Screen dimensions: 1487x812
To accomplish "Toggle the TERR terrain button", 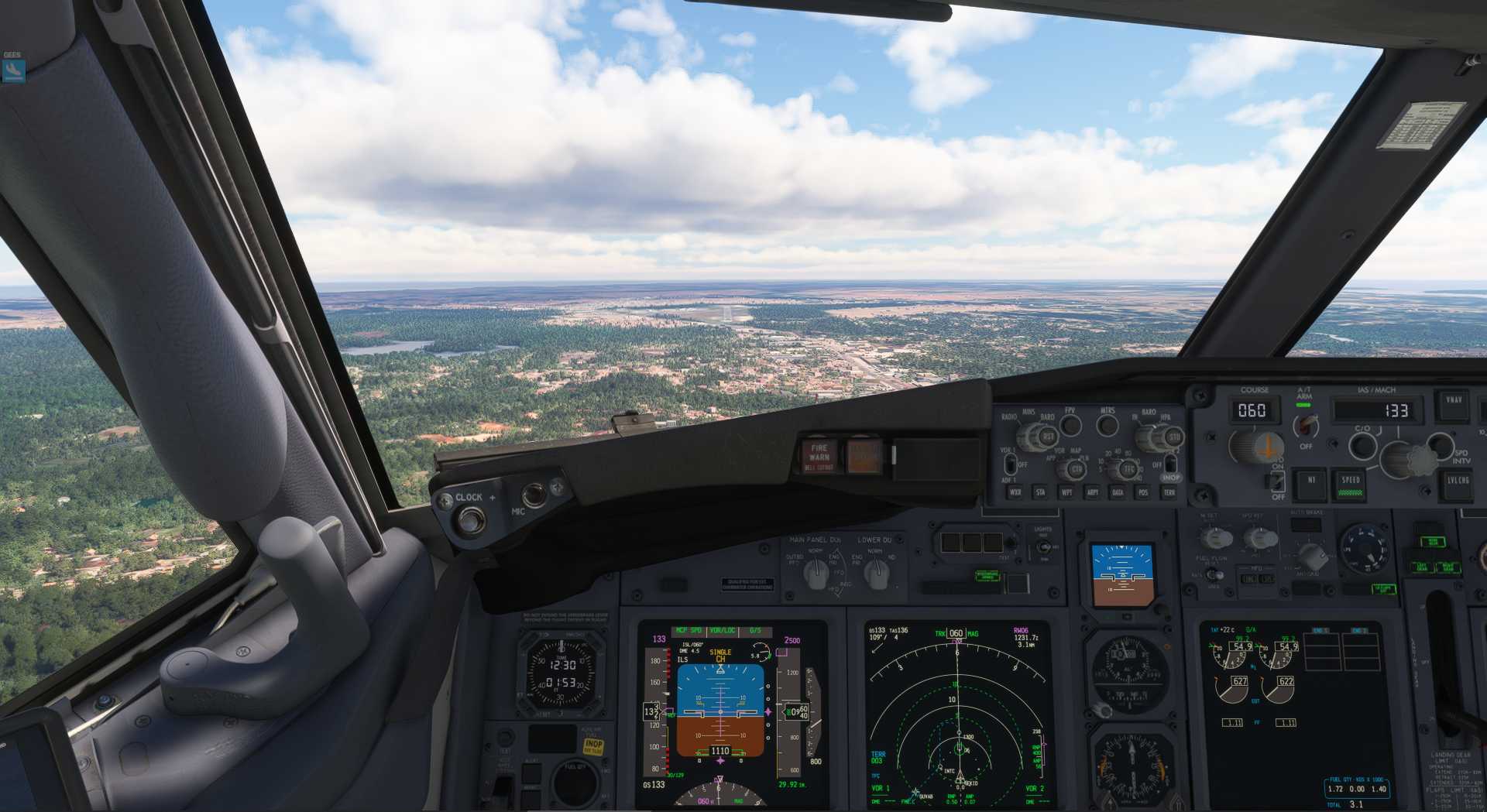I will click(1169, 492).
